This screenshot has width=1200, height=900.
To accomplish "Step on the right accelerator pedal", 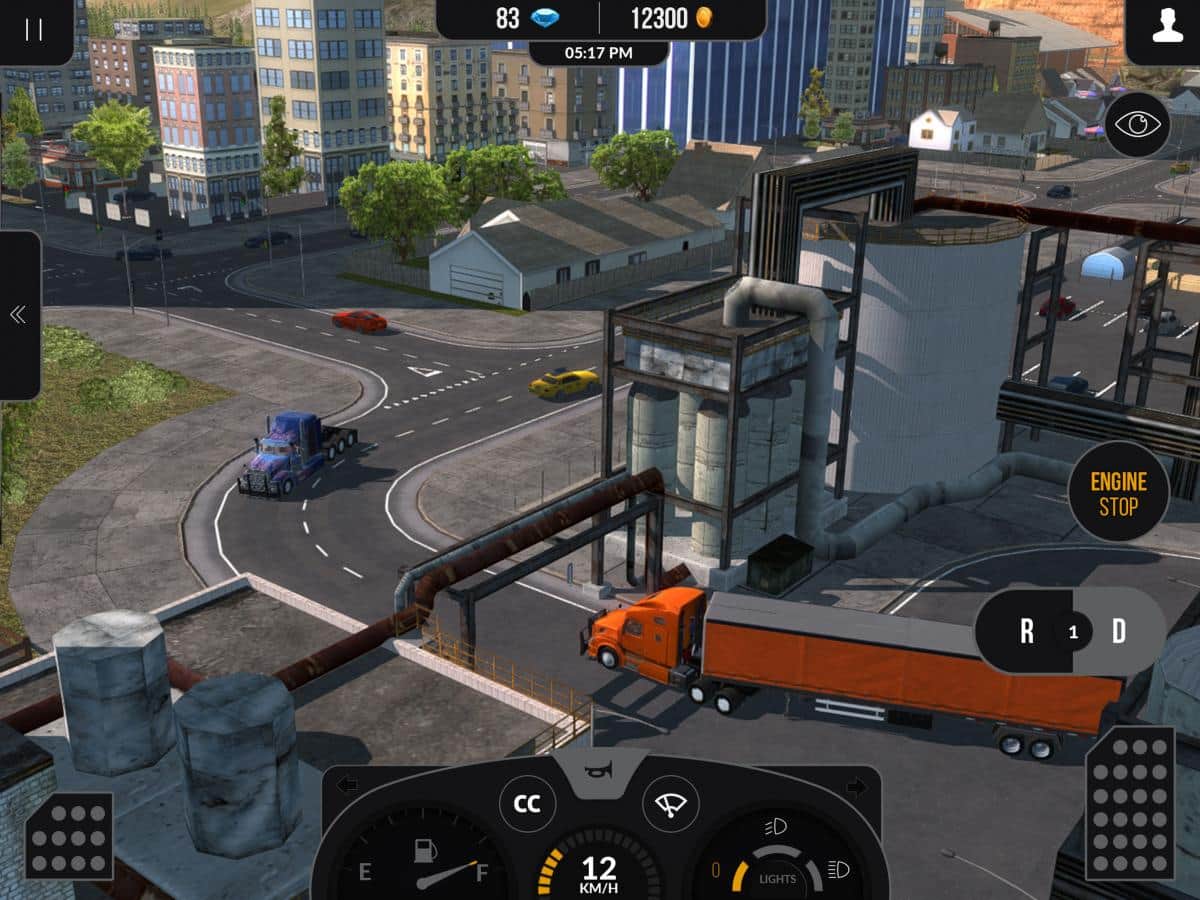I will (x=1130, y=803).
